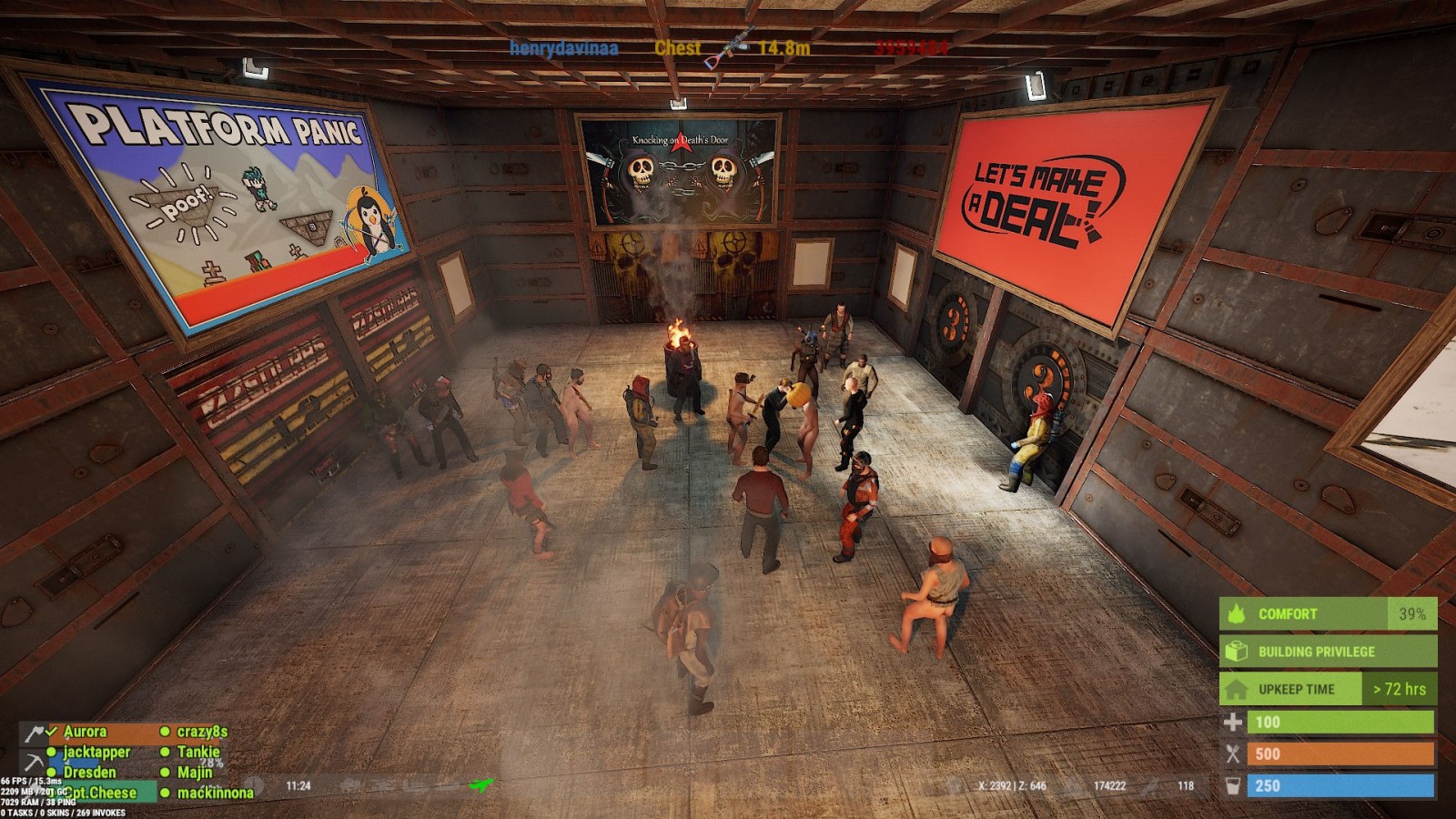The image size is (1456, 819).
Task: Click the hatchet icon beside Aurora
Action: pos(34,733)
